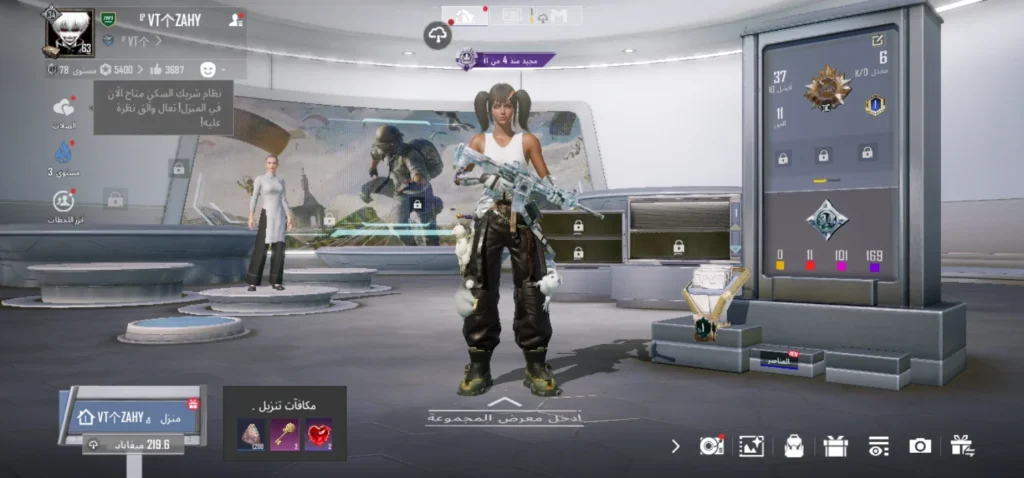Enter the collection showroom below the character
The width and height of the screenshot is (1024, 478).
504,411
